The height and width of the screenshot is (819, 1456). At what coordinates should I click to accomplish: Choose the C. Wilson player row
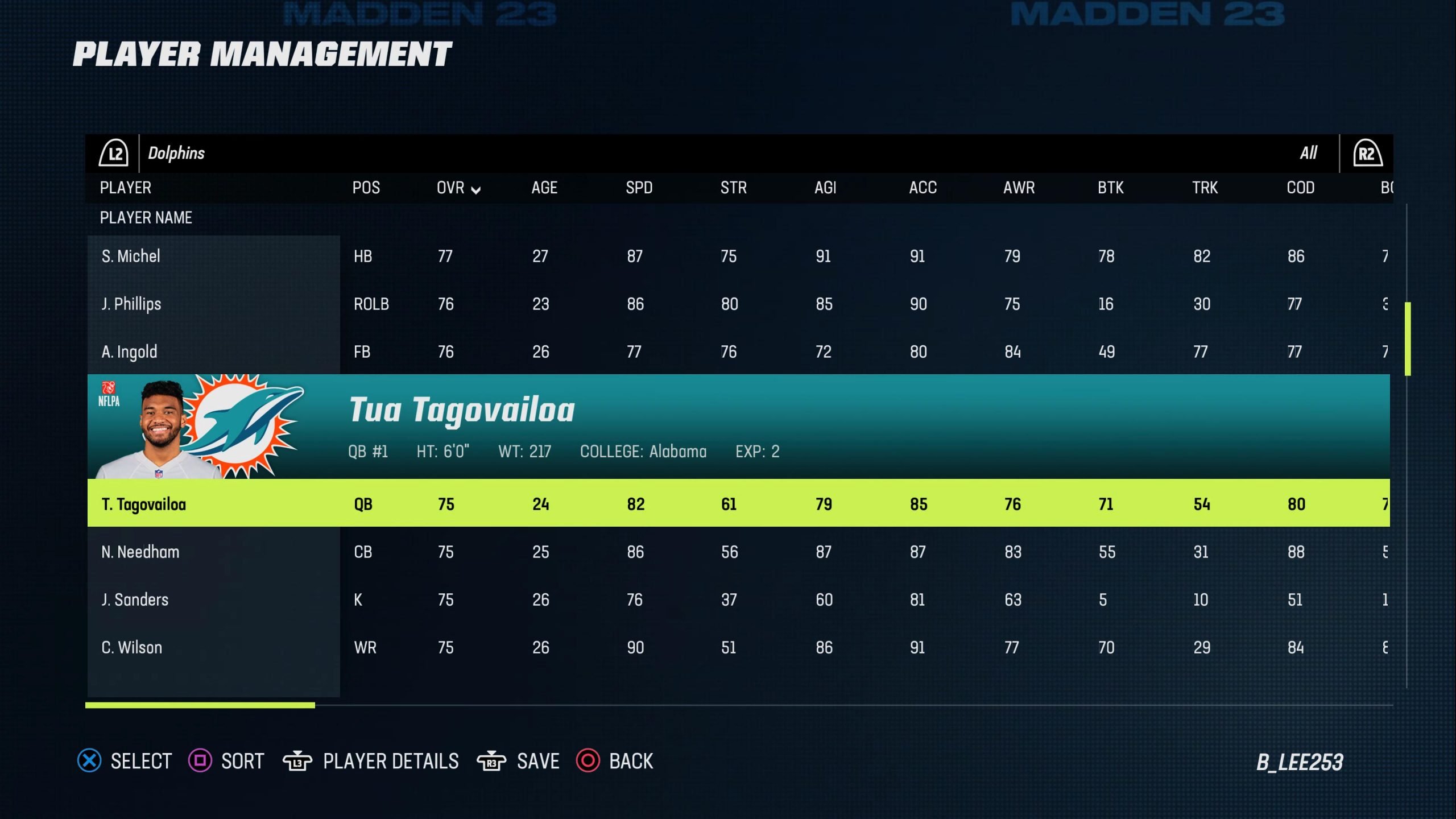click(x=132, y=648)
